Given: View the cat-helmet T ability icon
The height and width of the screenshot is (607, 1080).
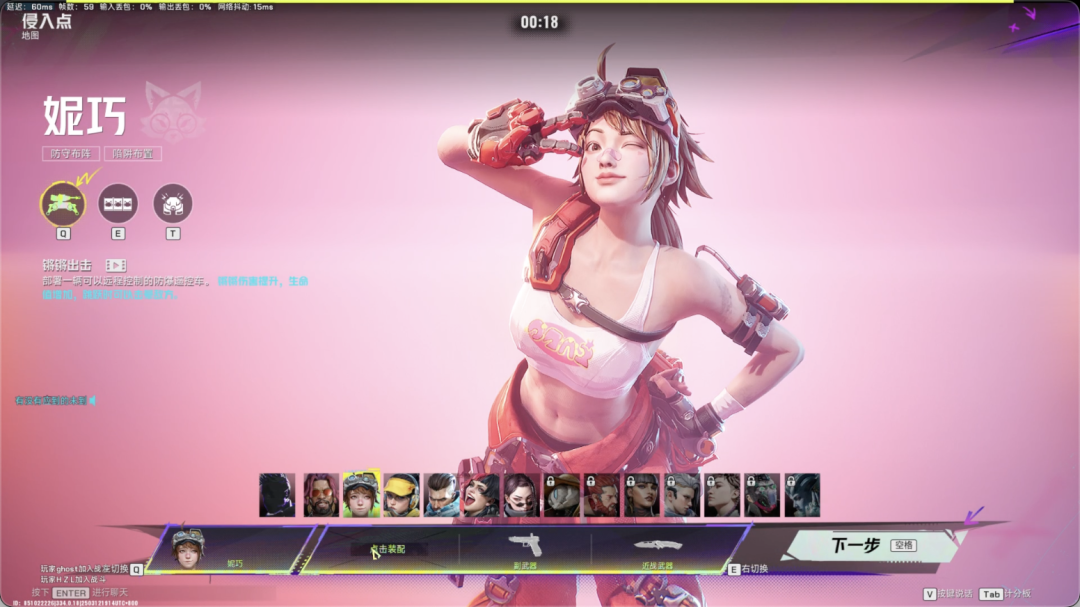Looking at the screenshot, I should tap(173, 203).
